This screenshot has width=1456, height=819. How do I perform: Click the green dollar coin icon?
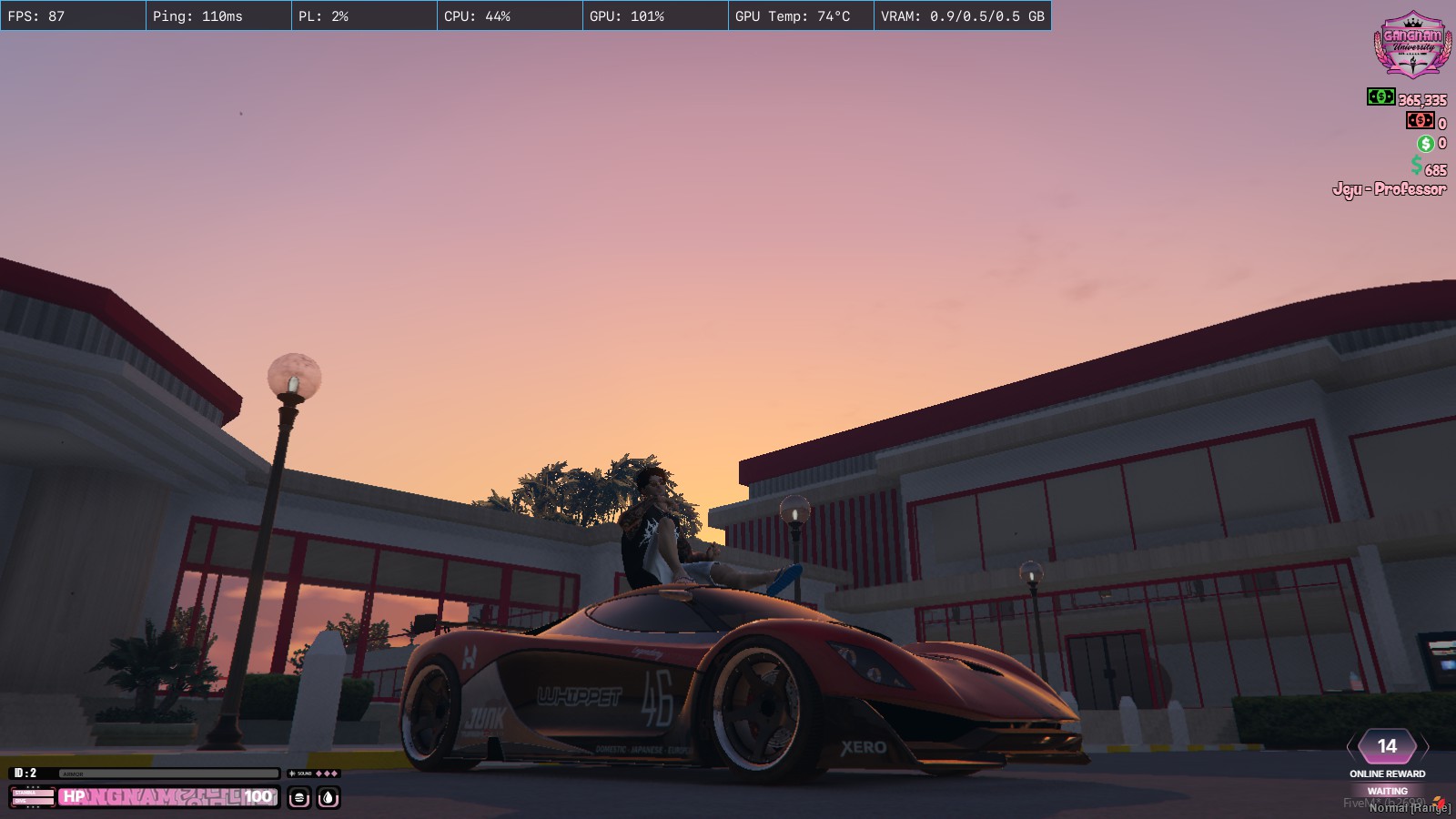pyautogui.click(x=1425, y=143)
